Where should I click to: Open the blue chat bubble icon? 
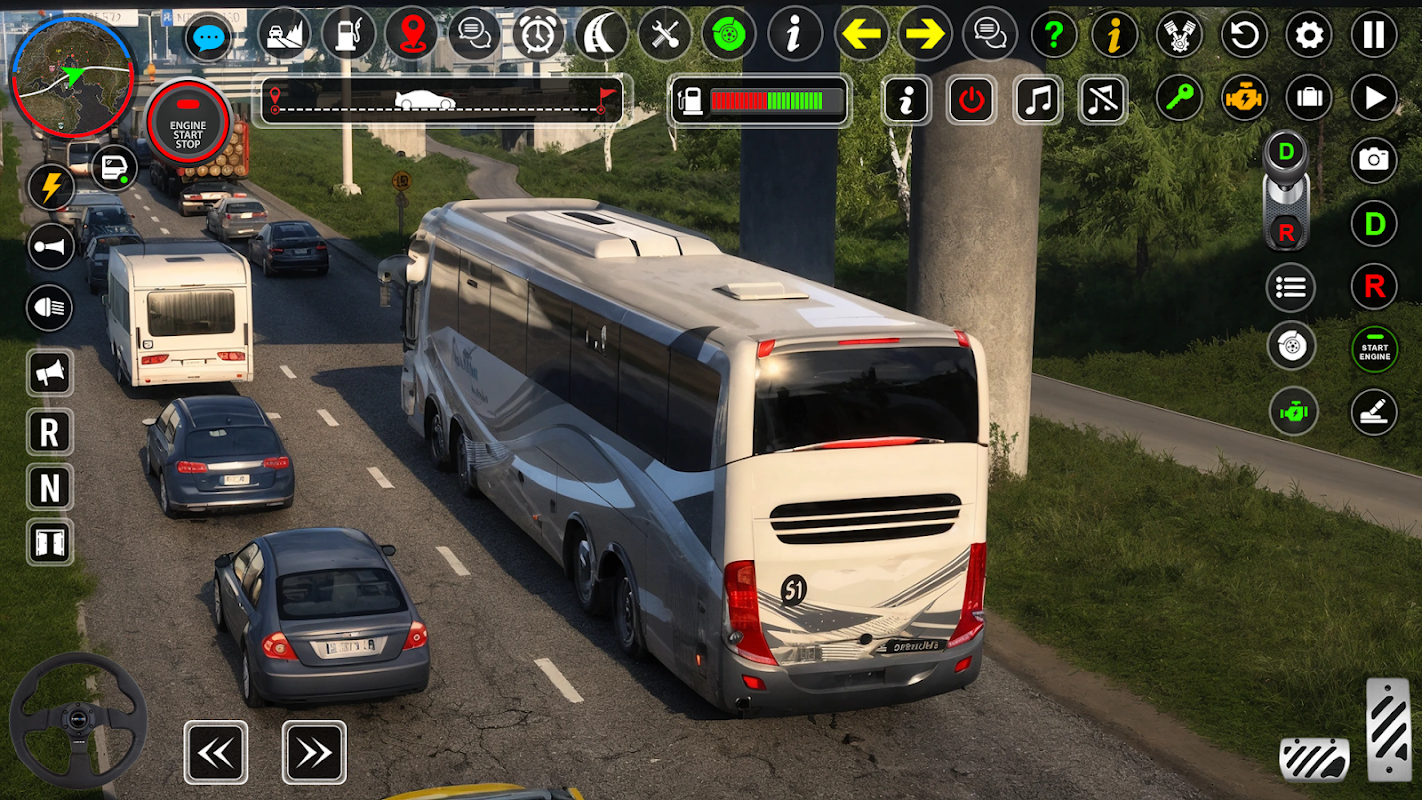(x=208, y=38)
